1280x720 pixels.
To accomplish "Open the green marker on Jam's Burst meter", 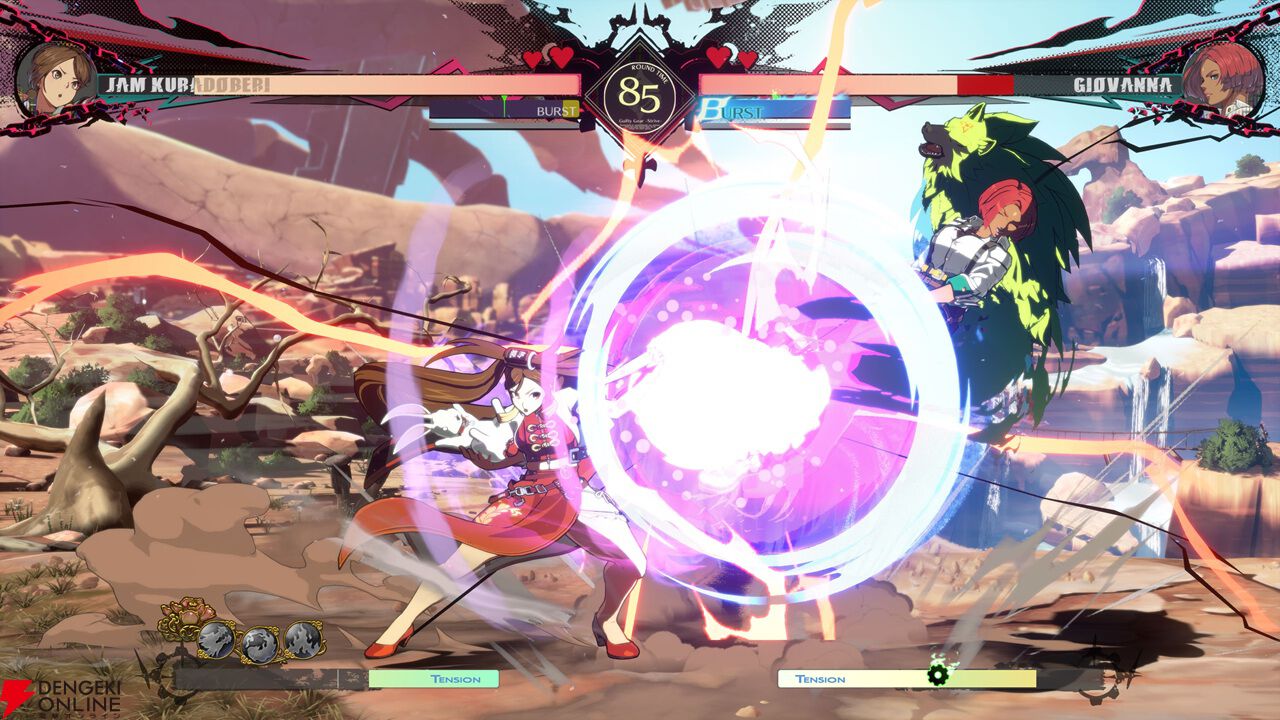I will tap(504, 104).
